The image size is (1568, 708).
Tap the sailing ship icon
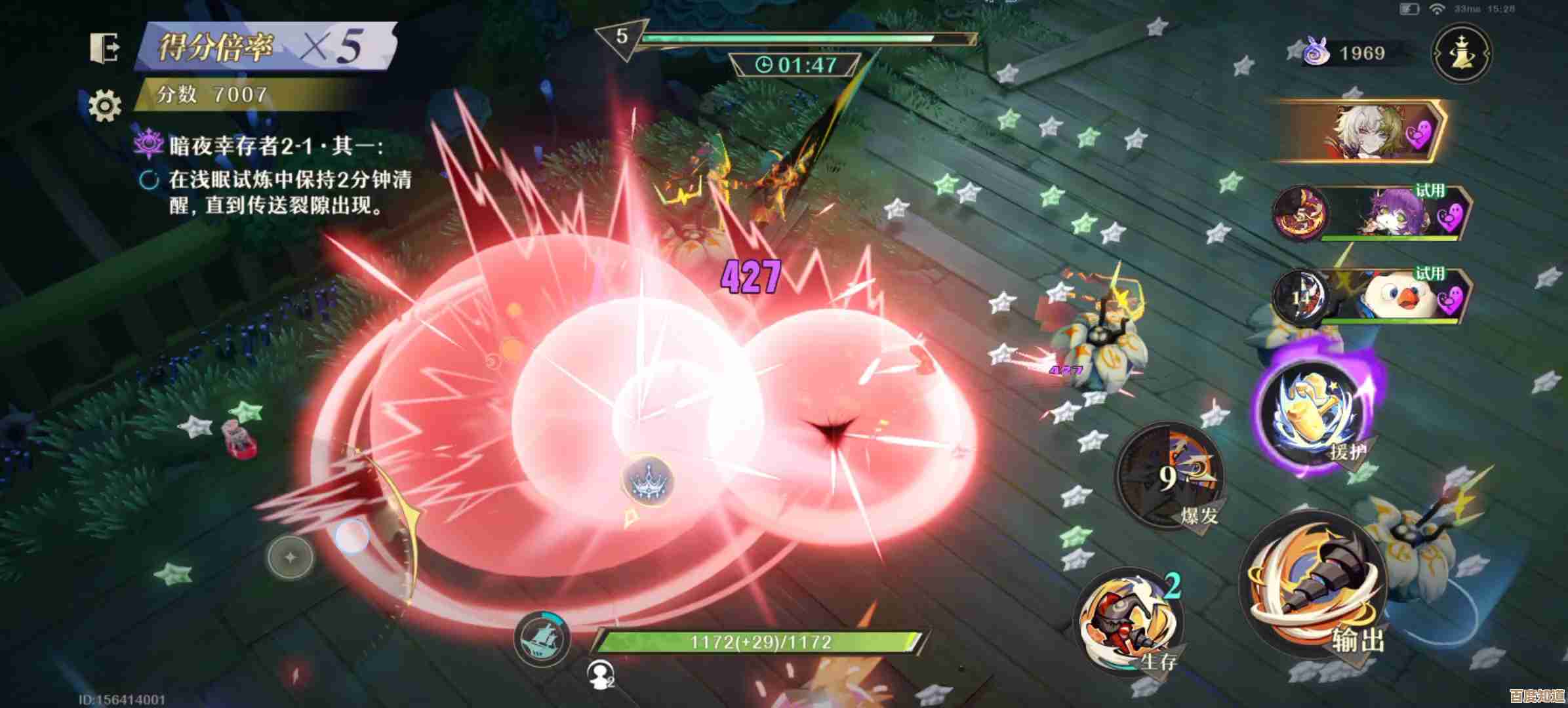coord(542,640)
